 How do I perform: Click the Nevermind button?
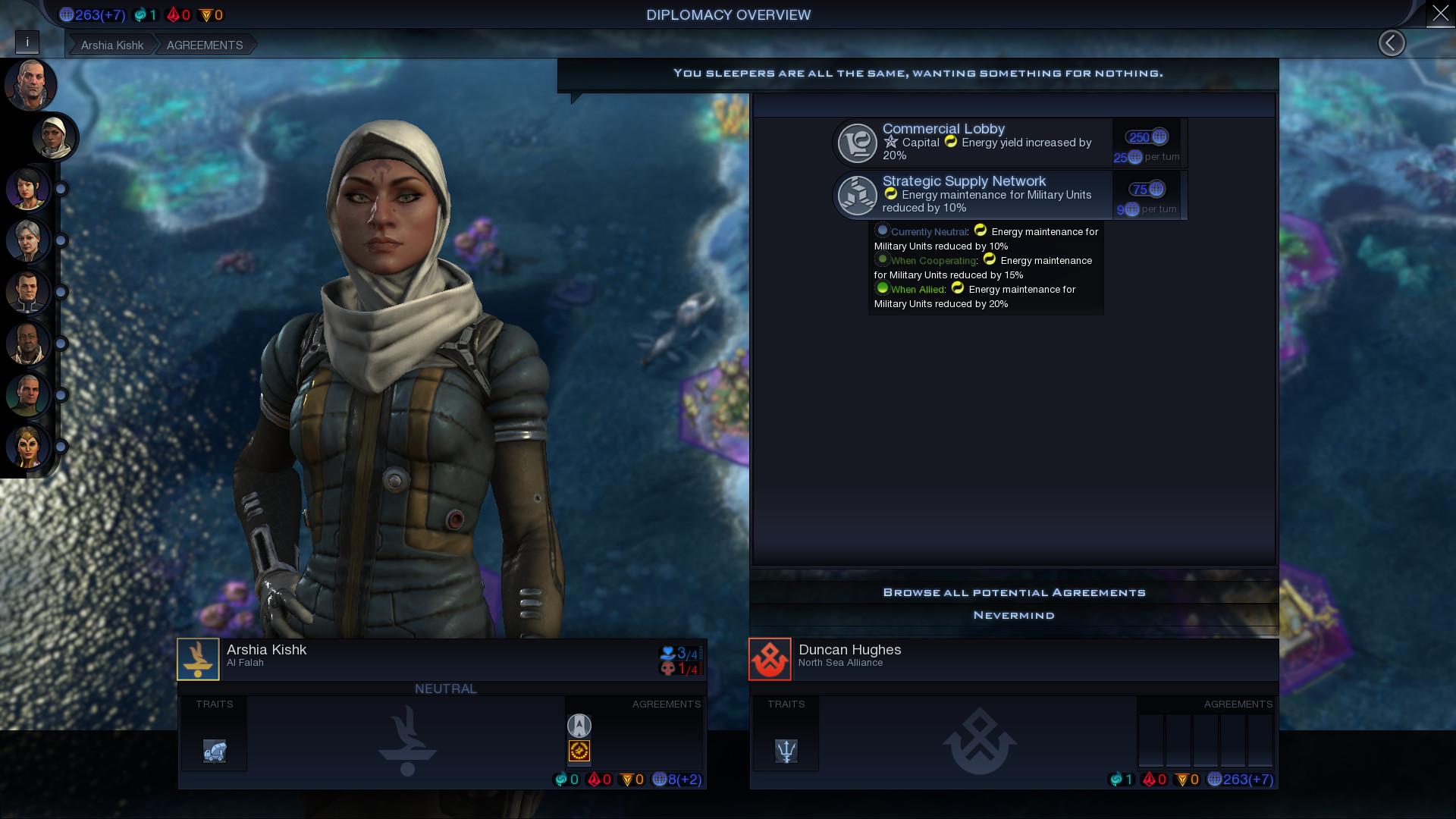point(1014,615)
